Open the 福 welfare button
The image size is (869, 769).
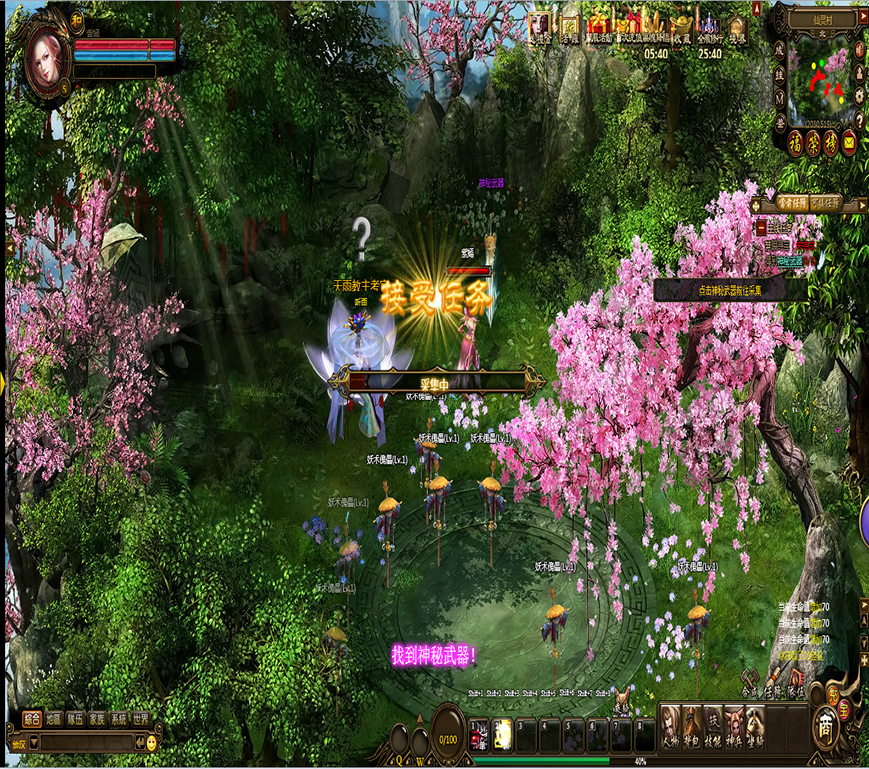795,143
